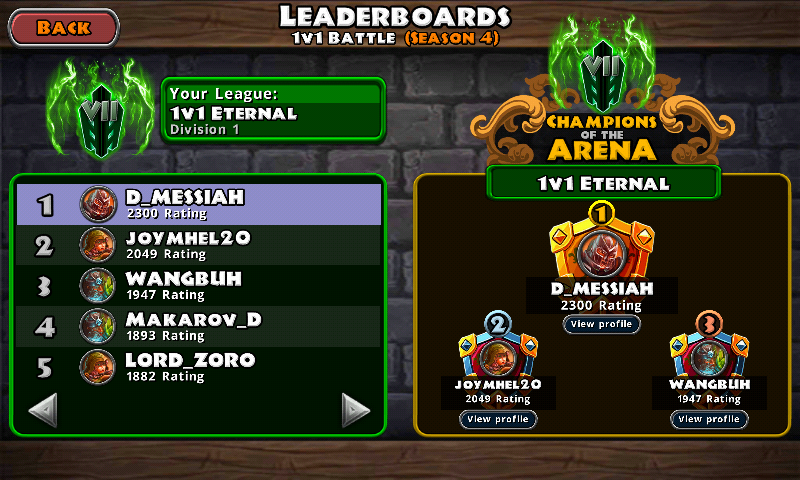Screen dimensions: 800x480
Task: Go back using the Back button
Action: [64, 27]
